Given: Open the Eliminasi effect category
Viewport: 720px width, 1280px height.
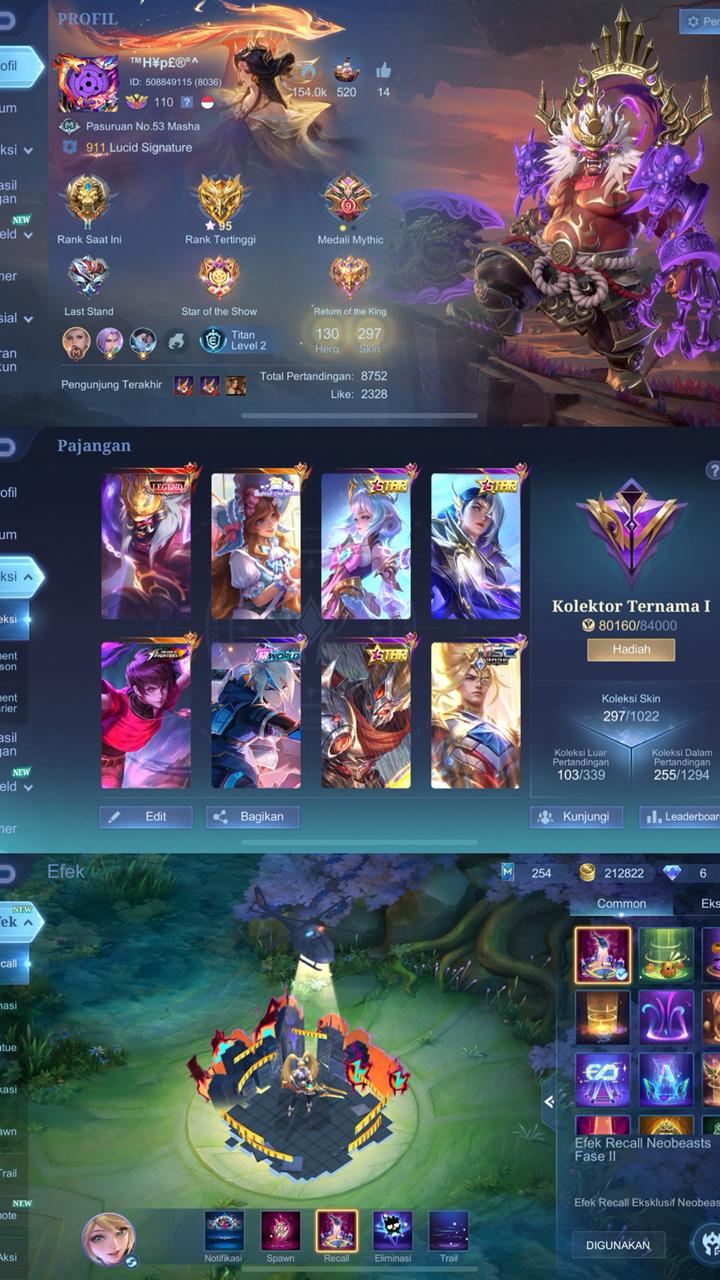Looking at the screenshot, I should (x=392, y=1233).
